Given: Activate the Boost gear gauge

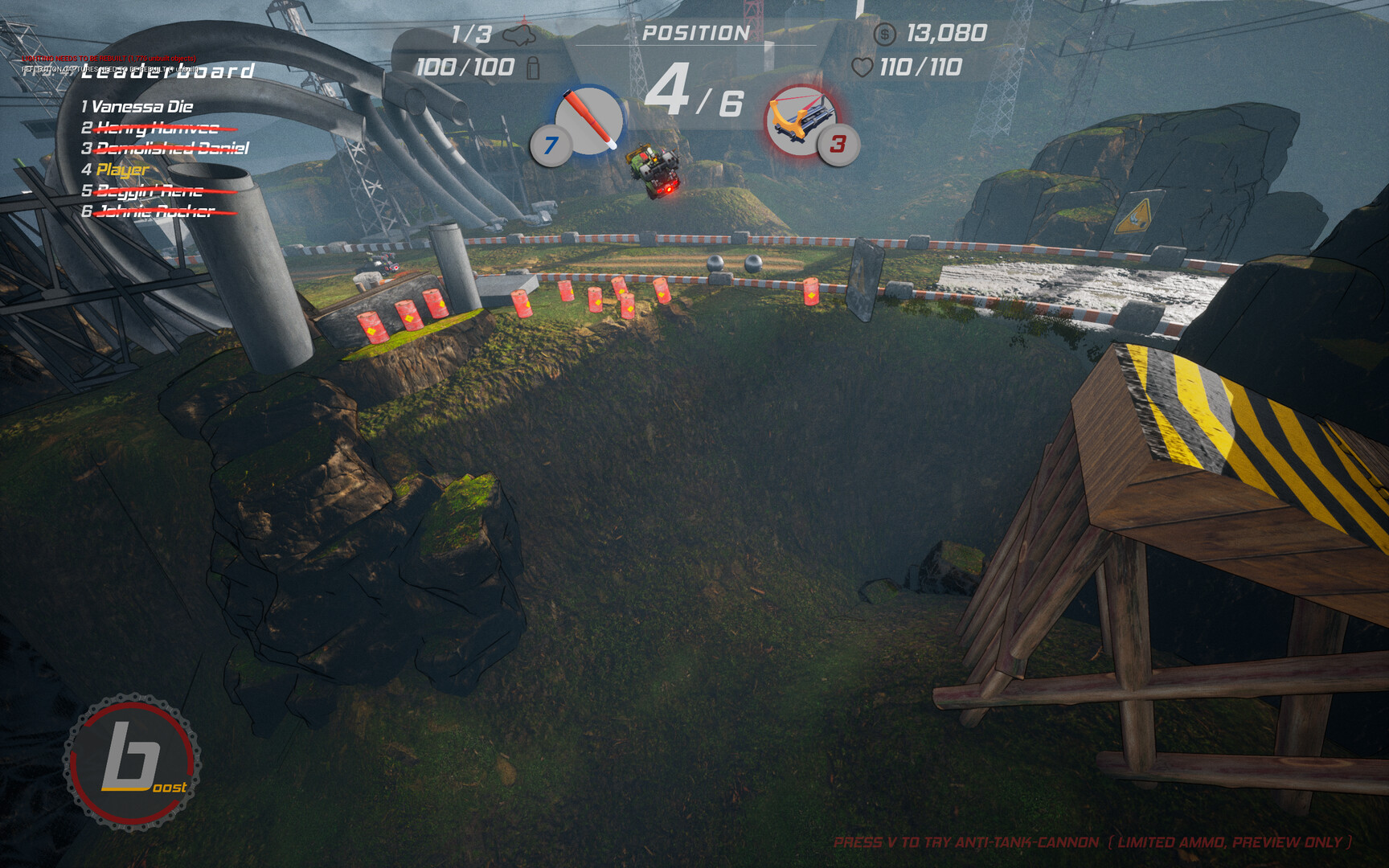Looking at the screenshot, I should [x=133, y=761].
